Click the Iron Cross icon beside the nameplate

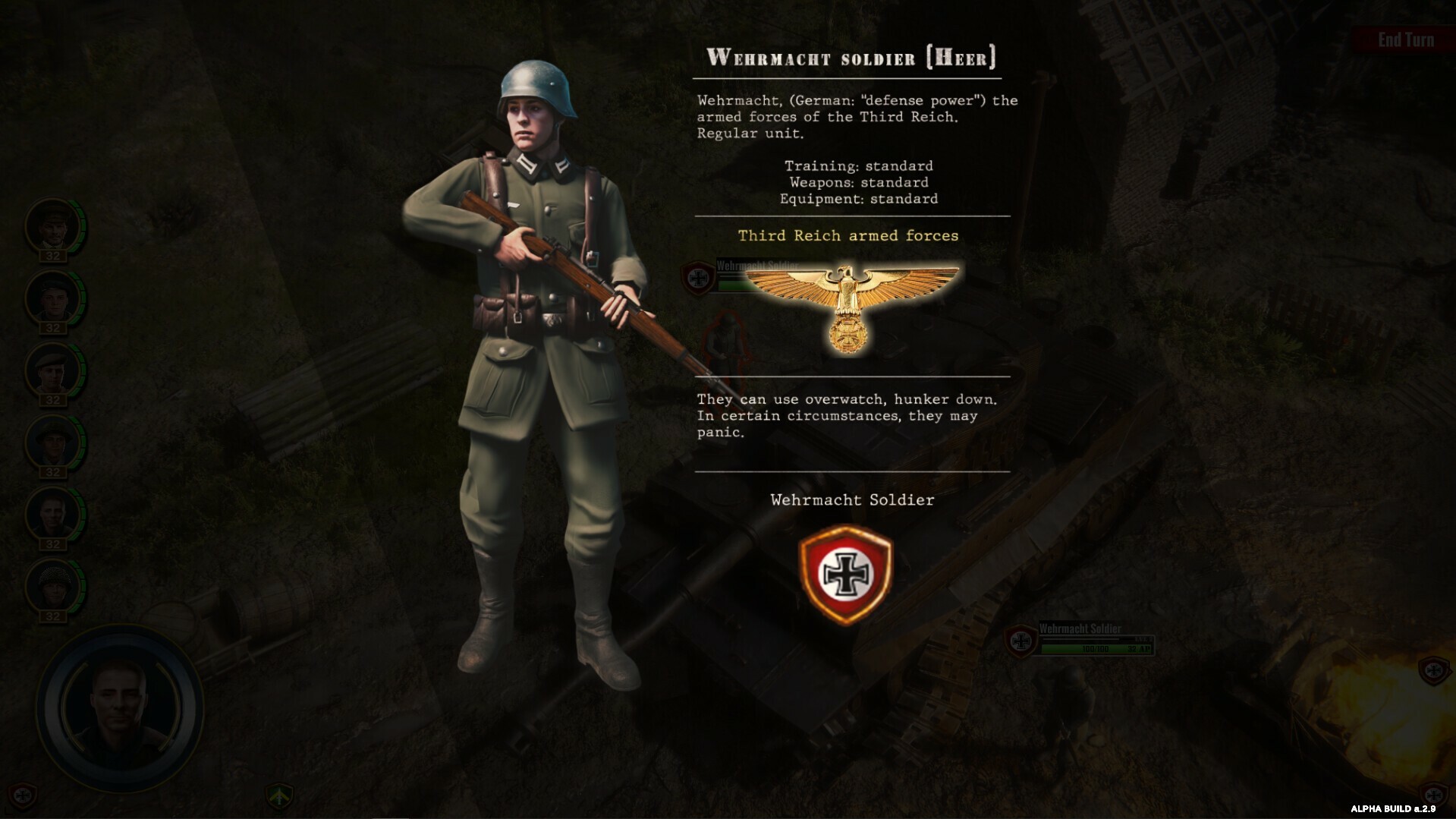coord(697,277)
